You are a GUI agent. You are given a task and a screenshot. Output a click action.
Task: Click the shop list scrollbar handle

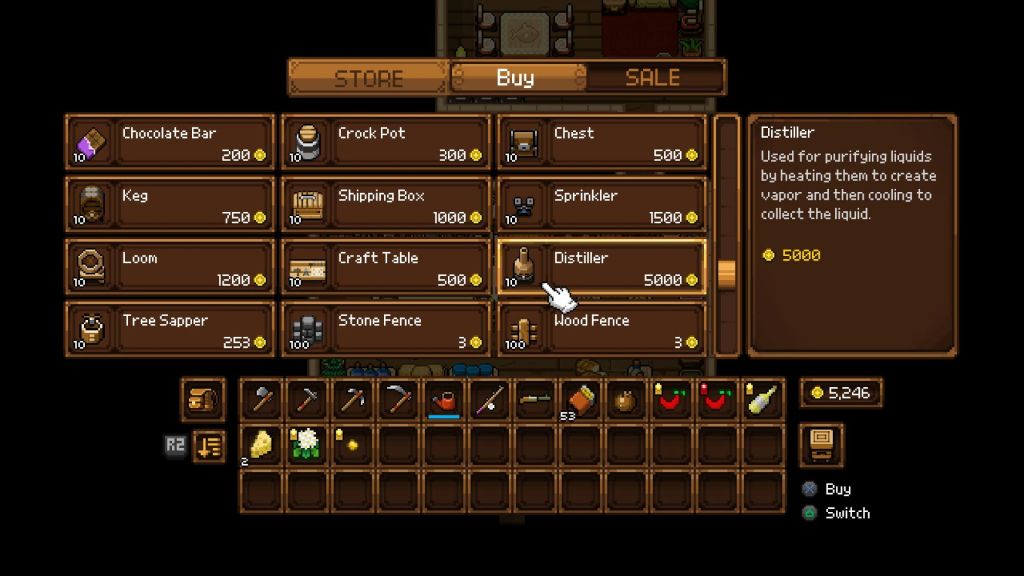(727, 273)
